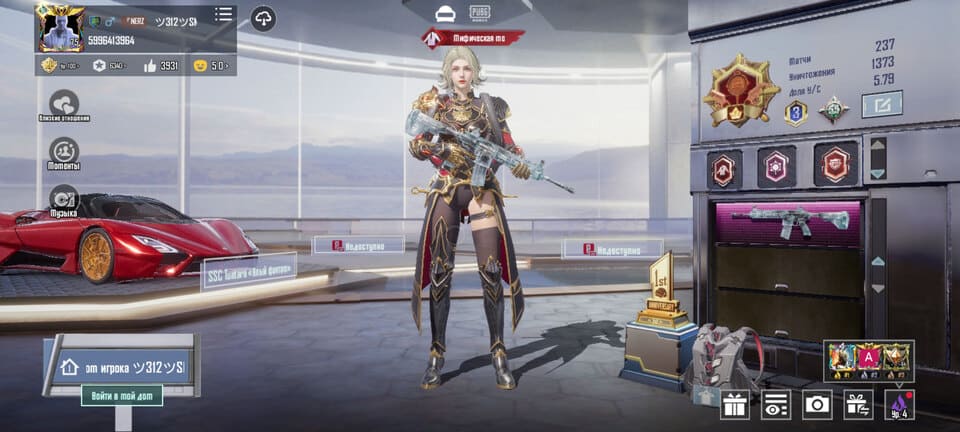Open the Близкие отношения heart icon
The image size is (960, 432).
(64, 103)
